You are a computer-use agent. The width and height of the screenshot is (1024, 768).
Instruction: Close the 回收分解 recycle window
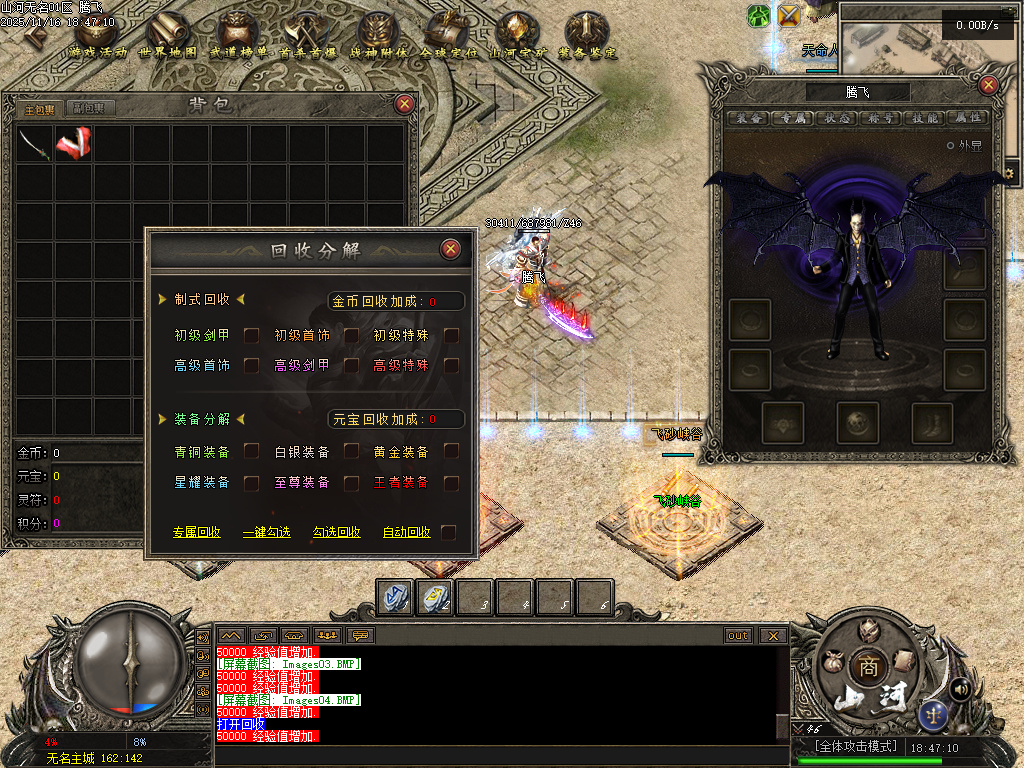[451, 249]
